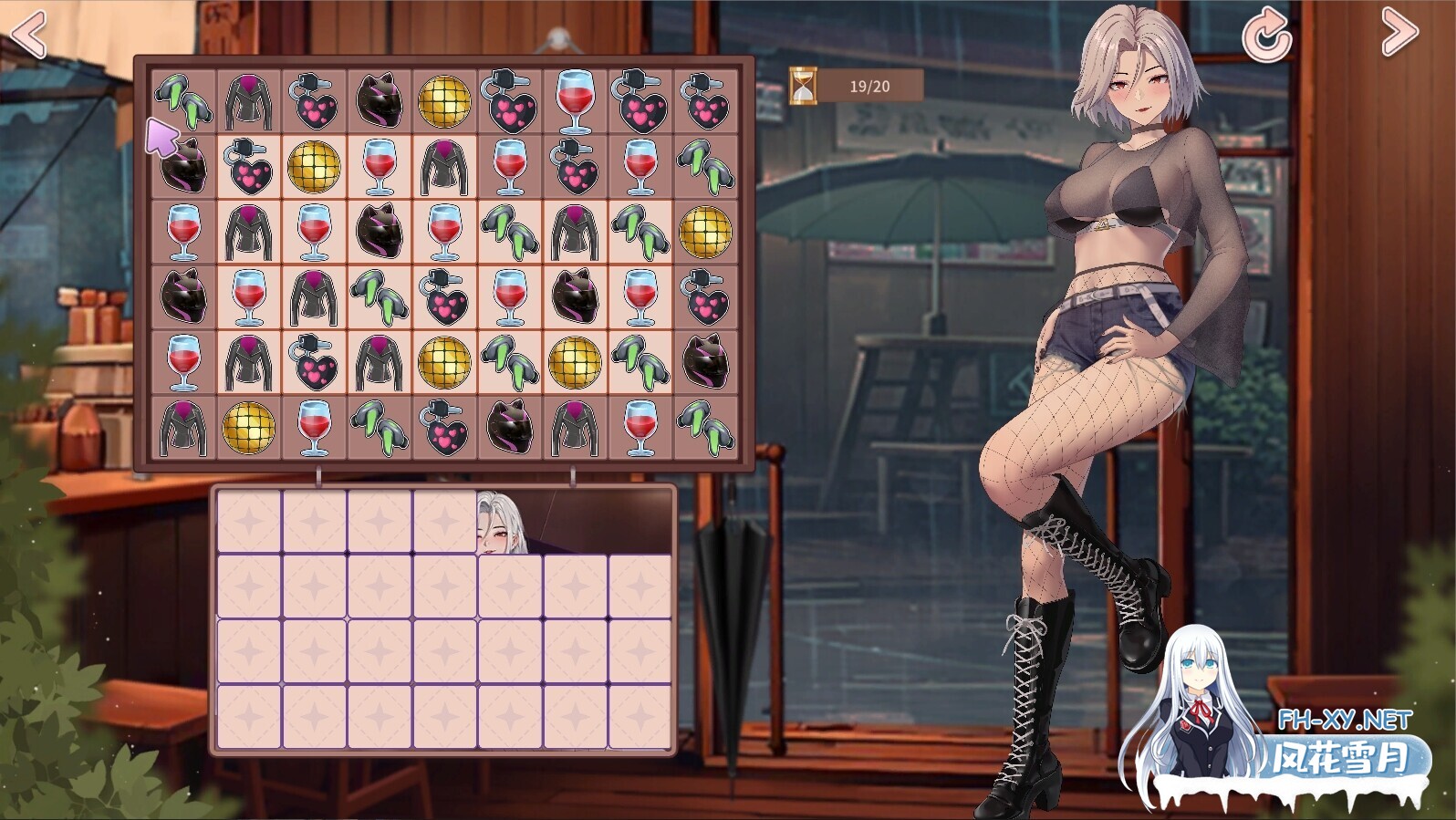The width and height of the screenshot is (1456, 820).
Task: Advance using the right arrow button
Action: tap(1399, 32)
